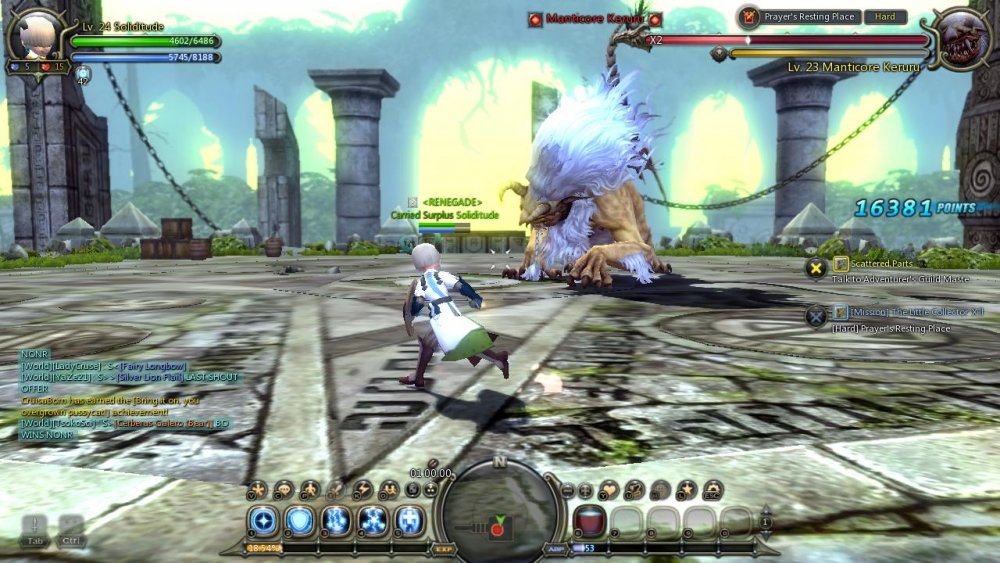Click the Tab key chat toggle button
This screenshot has height=563, width=1000.
coord(35,528)
